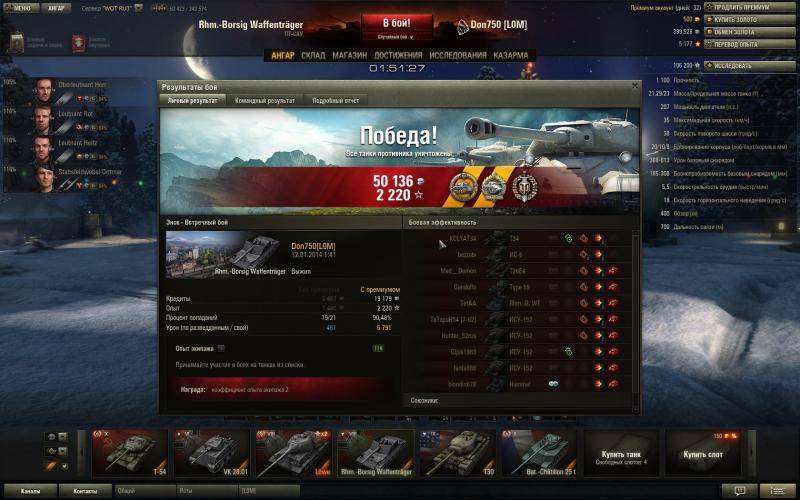Select the T30 tank
This screenshot has width=800, height=500.
tap(457, 454)
